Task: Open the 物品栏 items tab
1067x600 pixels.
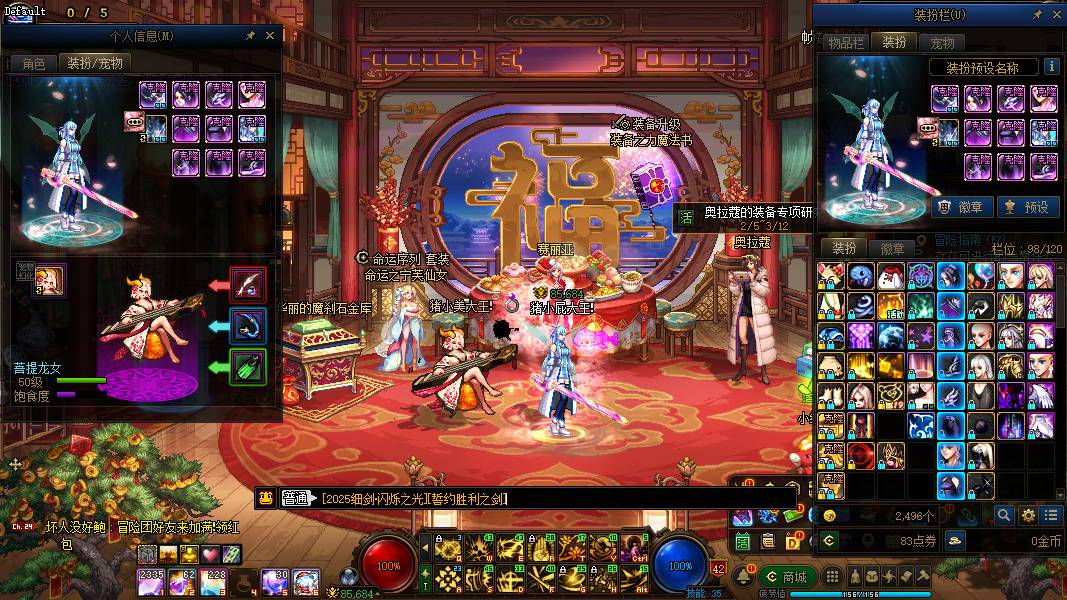Action: [x=845, y=42]
